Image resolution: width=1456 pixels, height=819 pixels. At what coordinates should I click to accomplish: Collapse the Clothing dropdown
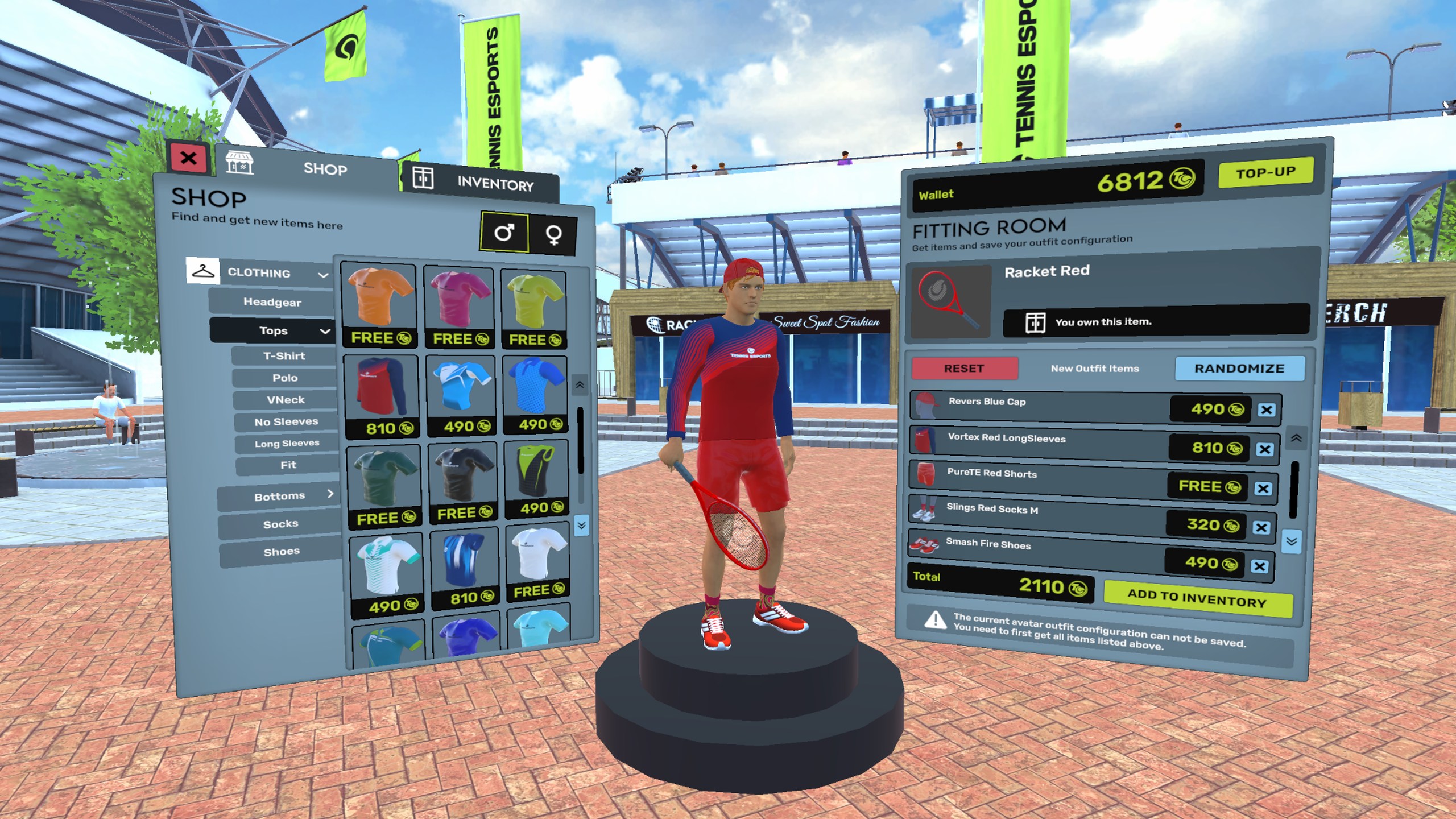pyautogui.click(x=323, y=275)
